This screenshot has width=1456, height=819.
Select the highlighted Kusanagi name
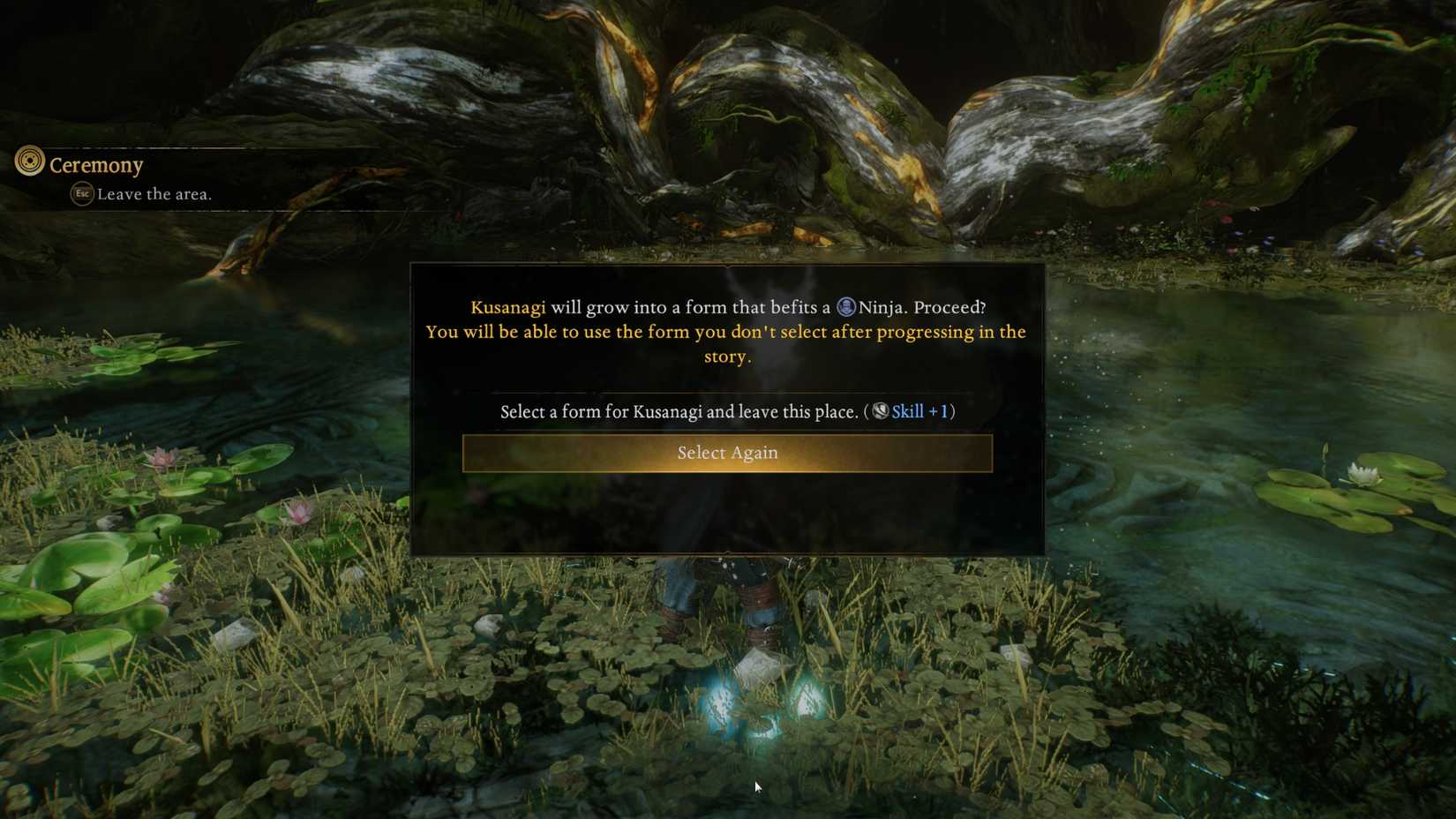point(507,307)
